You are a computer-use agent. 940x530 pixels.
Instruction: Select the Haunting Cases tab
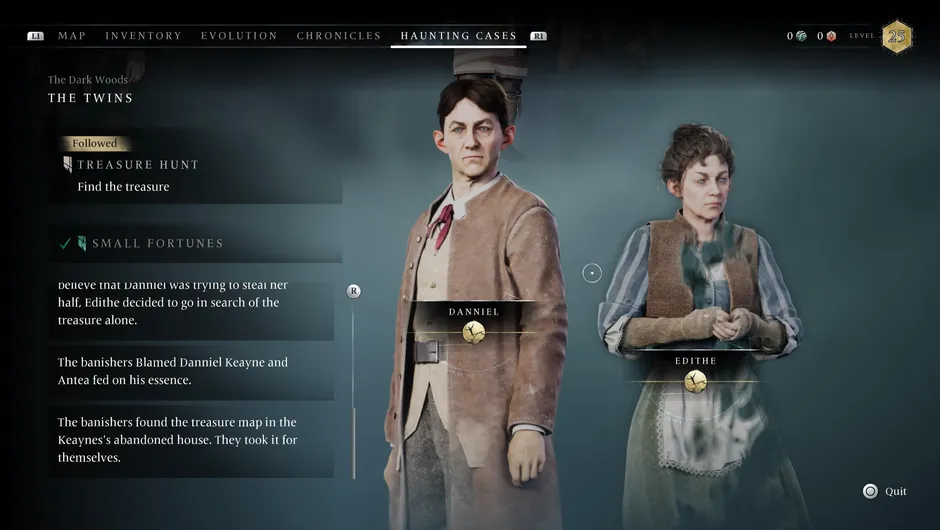pyautogui.click(x=458, y=36)
